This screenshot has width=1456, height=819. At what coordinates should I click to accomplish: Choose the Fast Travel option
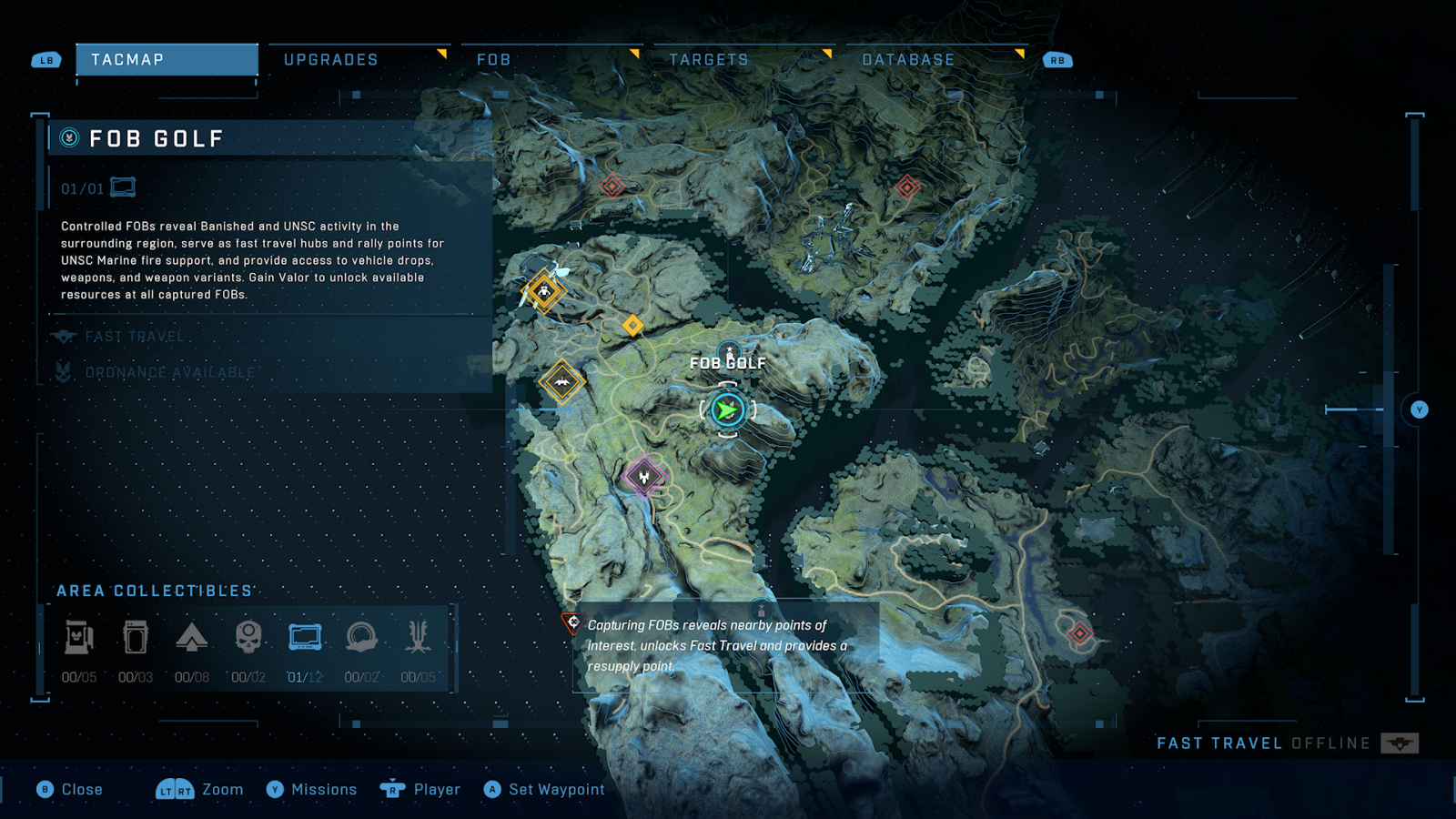coord(135,337)
